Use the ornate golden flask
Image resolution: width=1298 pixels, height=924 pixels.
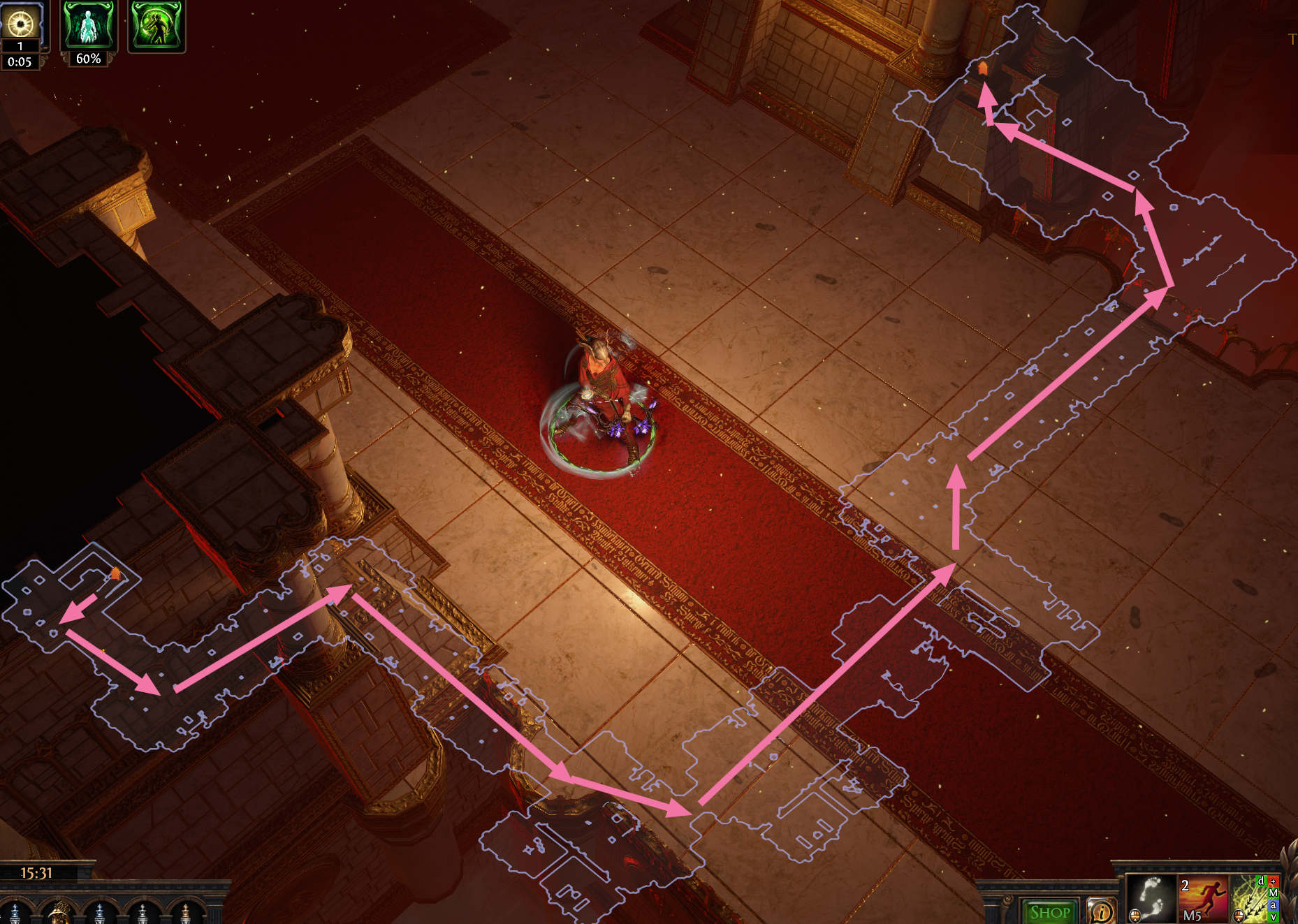pyautogui.click(x=60, y=912)
